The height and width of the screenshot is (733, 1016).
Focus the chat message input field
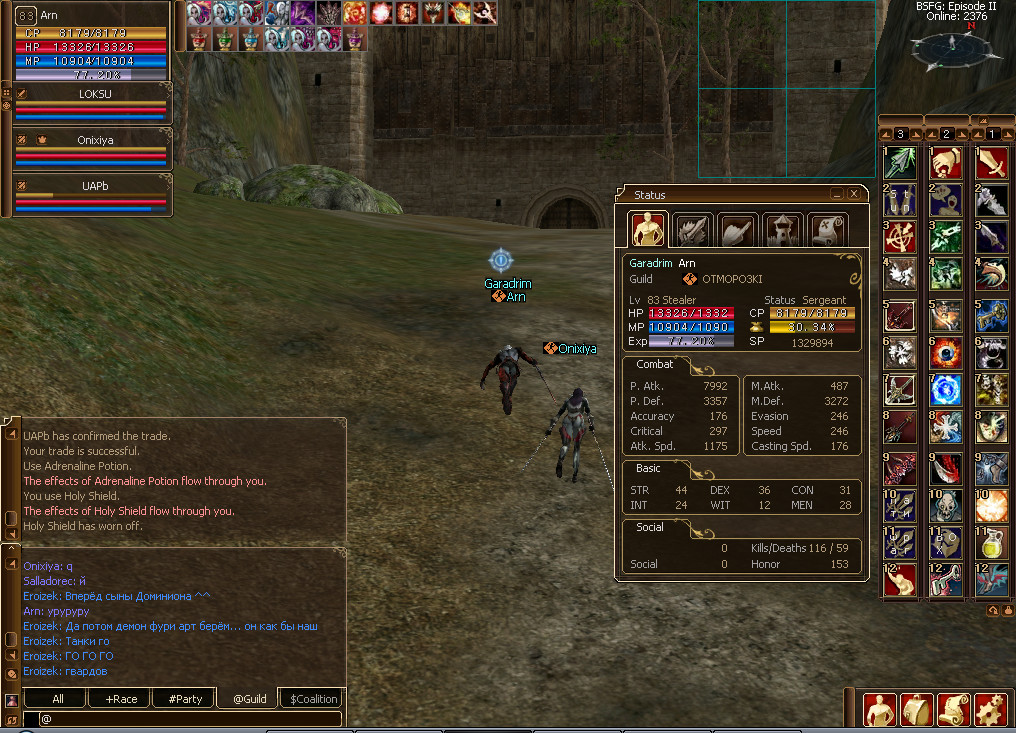pos(190,718)
